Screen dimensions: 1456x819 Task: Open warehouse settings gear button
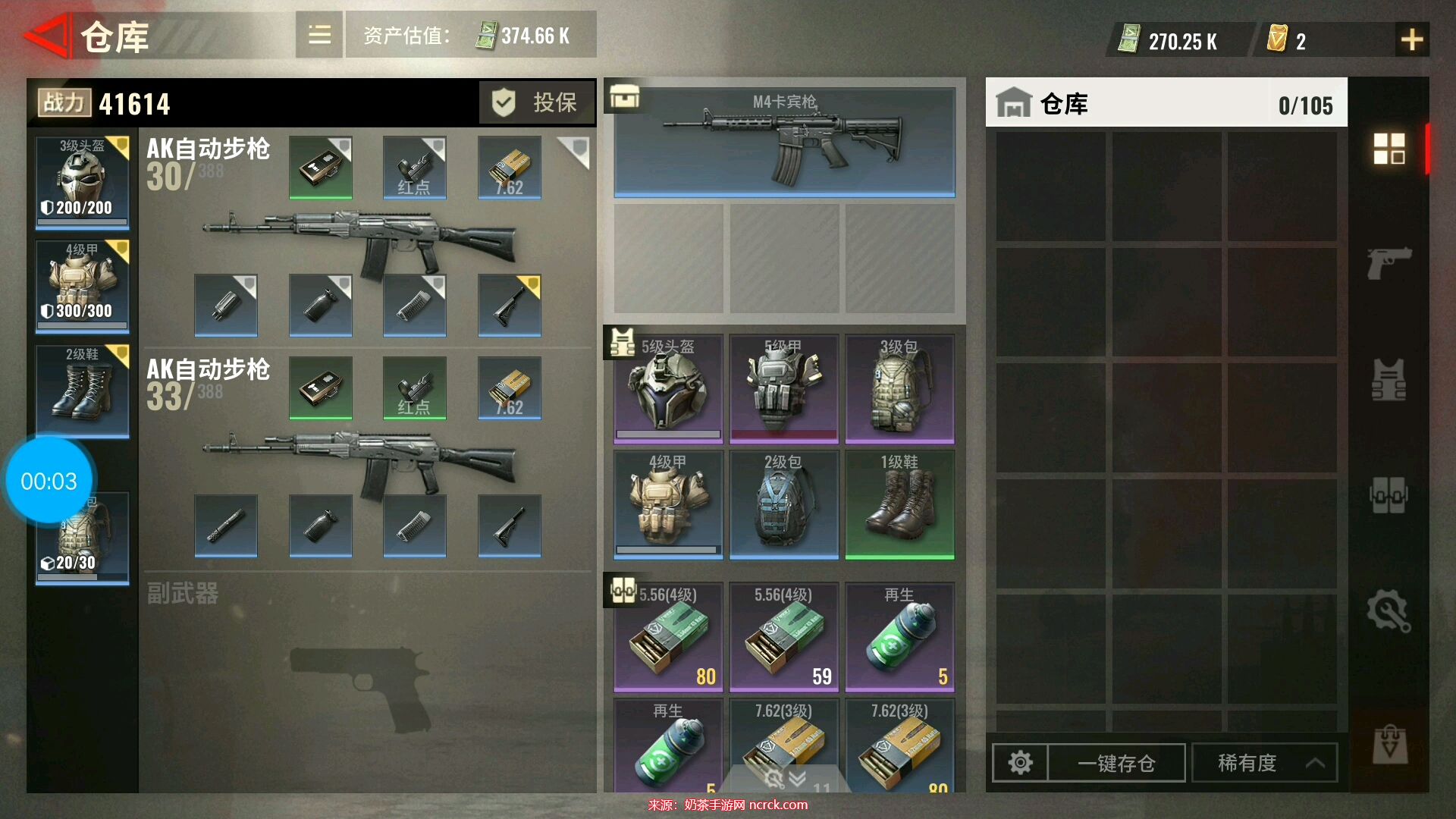coord(1020,762)
